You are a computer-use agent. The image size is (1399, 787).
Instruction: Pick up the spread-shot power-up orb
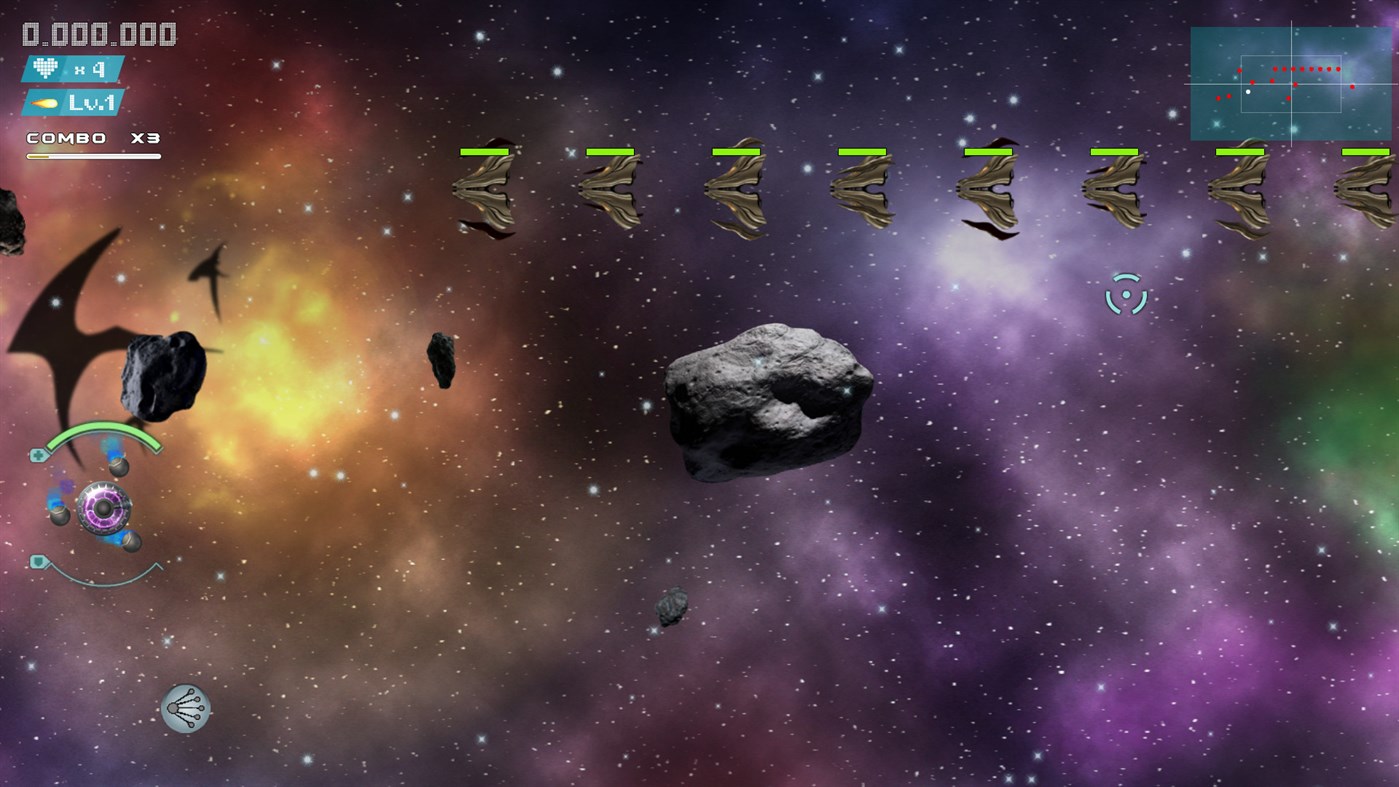[x=187, y=707]
